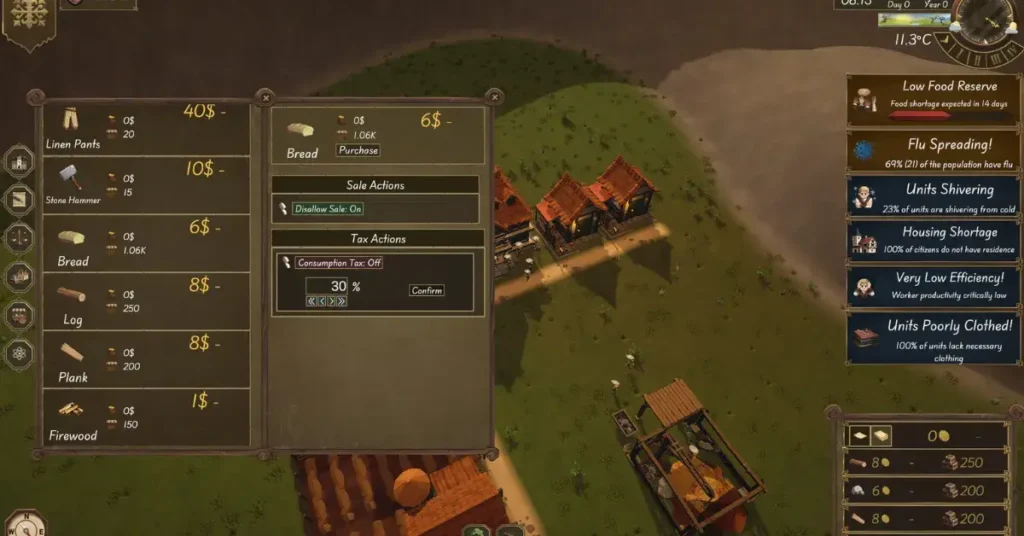Image resolution: width=1024 pixels, height=536 pixels.
Task: Select the Plank listing
Action: tap(145, 360)
